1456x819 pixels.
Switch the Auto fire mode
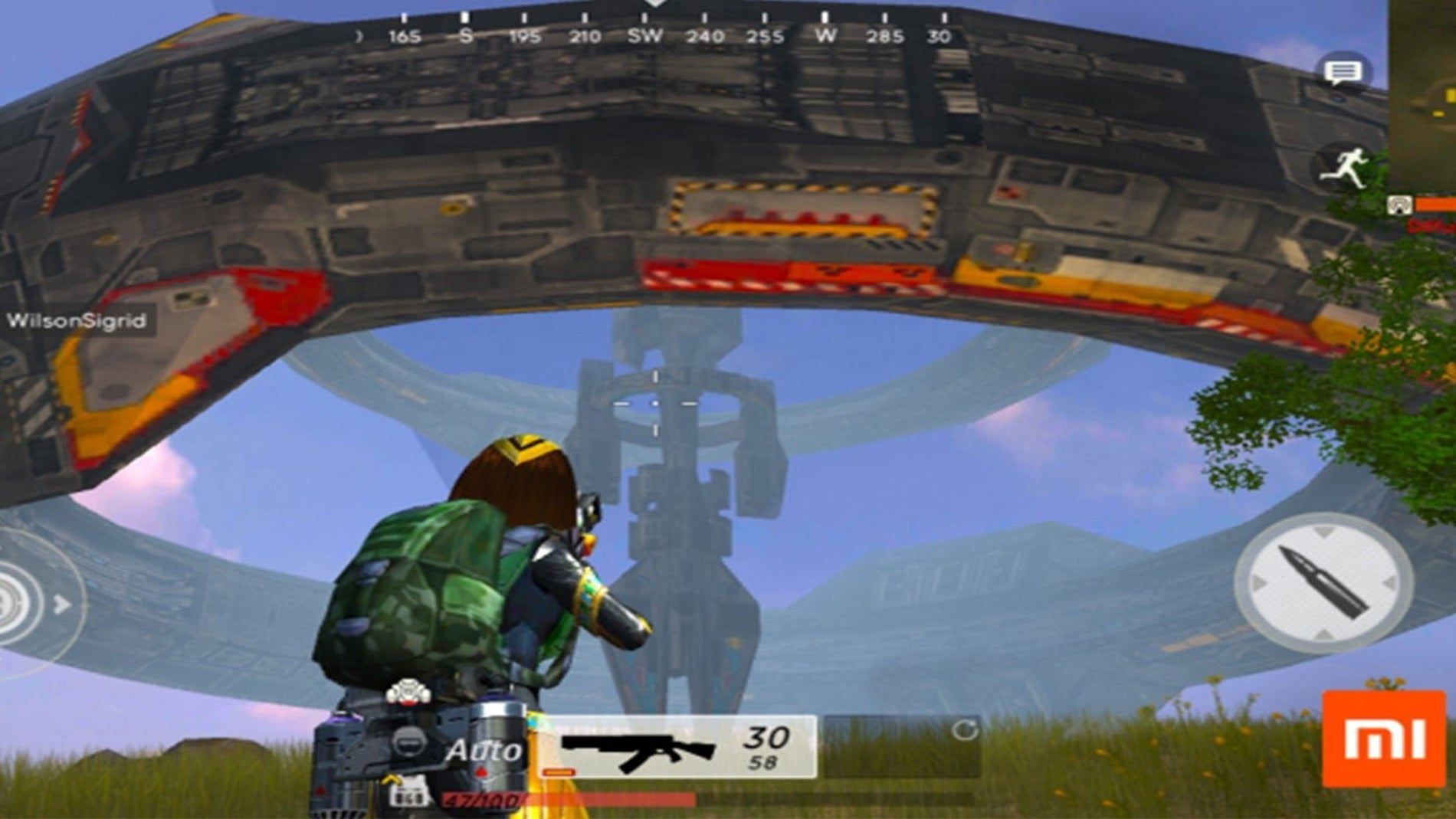484,750
